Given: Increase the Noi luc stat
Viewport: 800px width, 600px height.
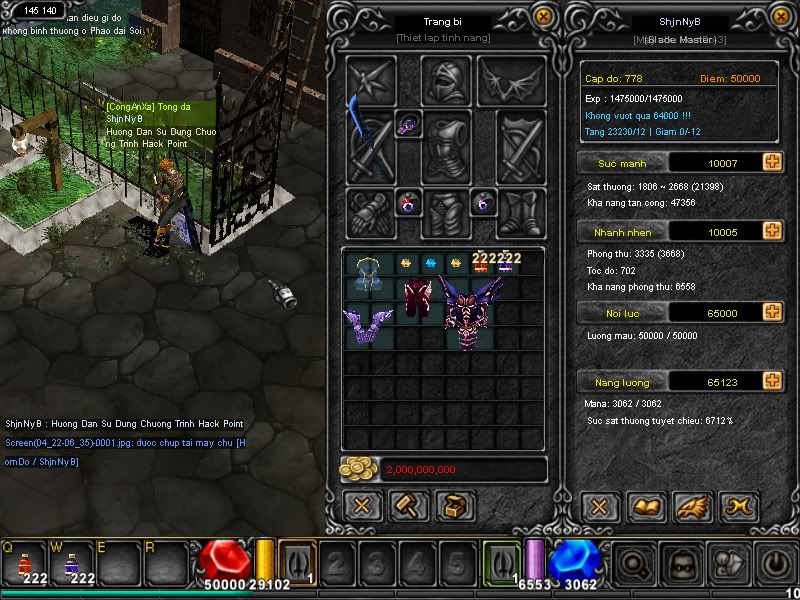Looking at the screenshot, I should coord(772,313).
